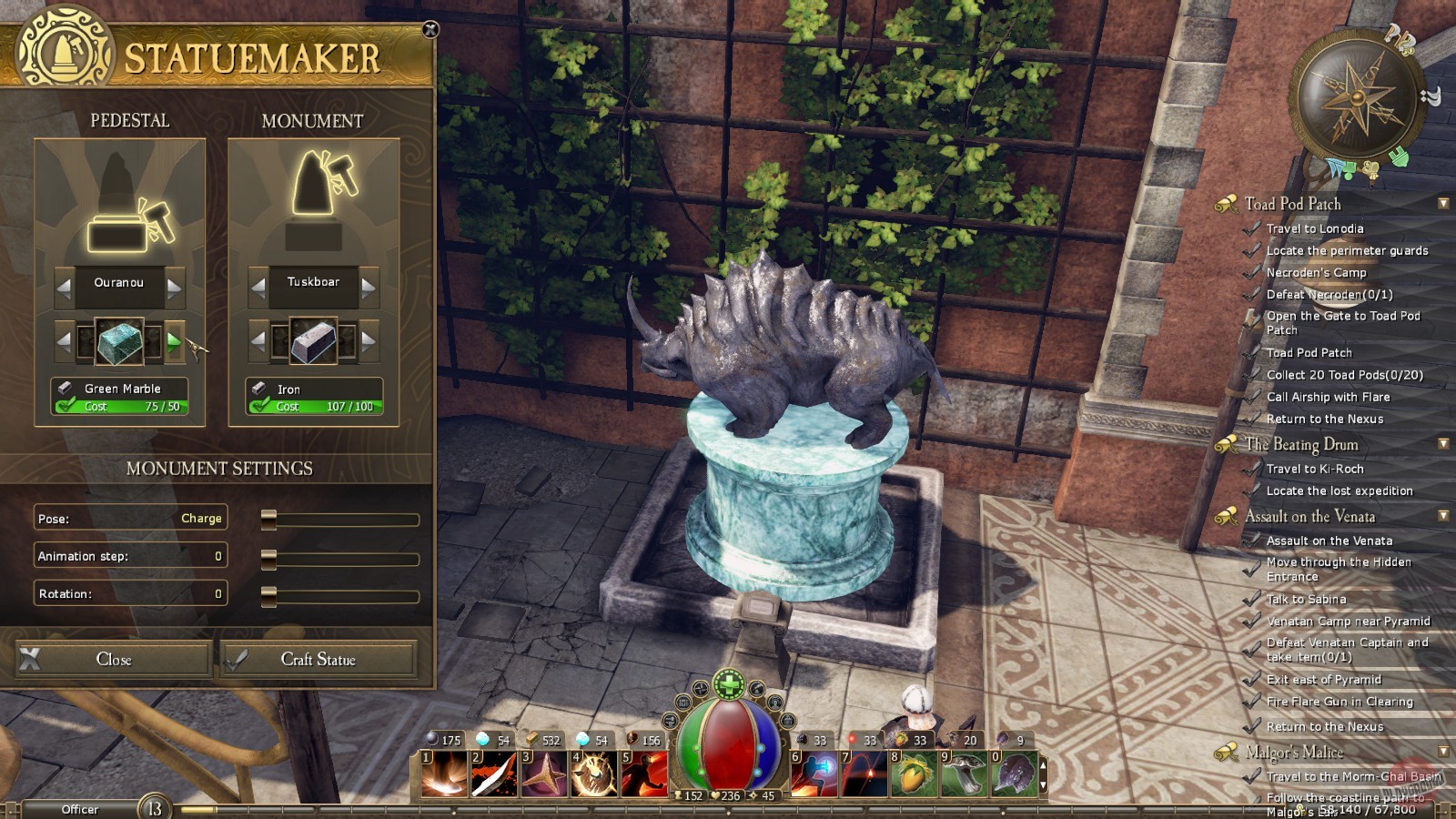Check off the Defeat Necroden objective

pyautogui.click(x=1253, y=295)
